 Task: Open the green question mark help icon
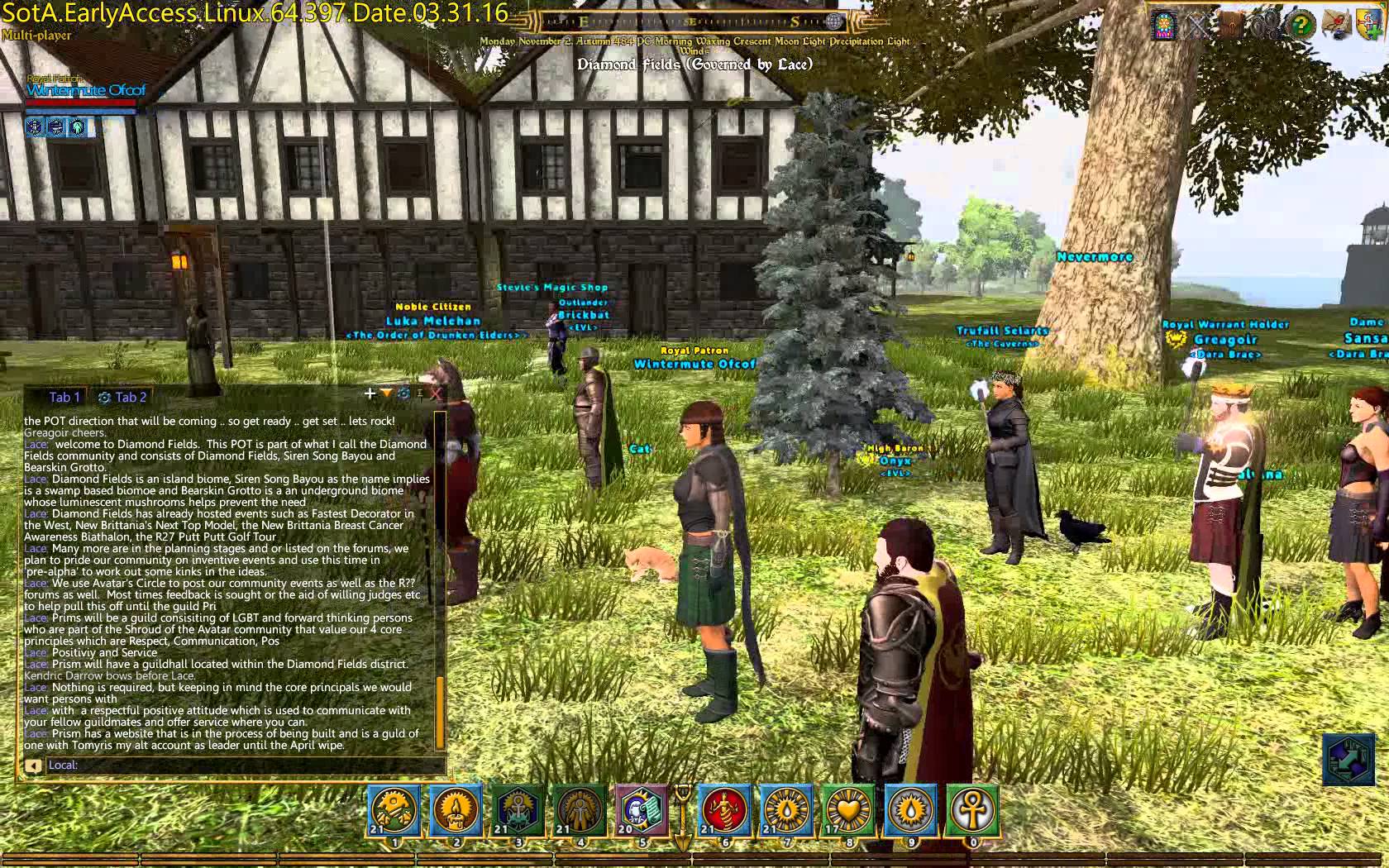1300,26
